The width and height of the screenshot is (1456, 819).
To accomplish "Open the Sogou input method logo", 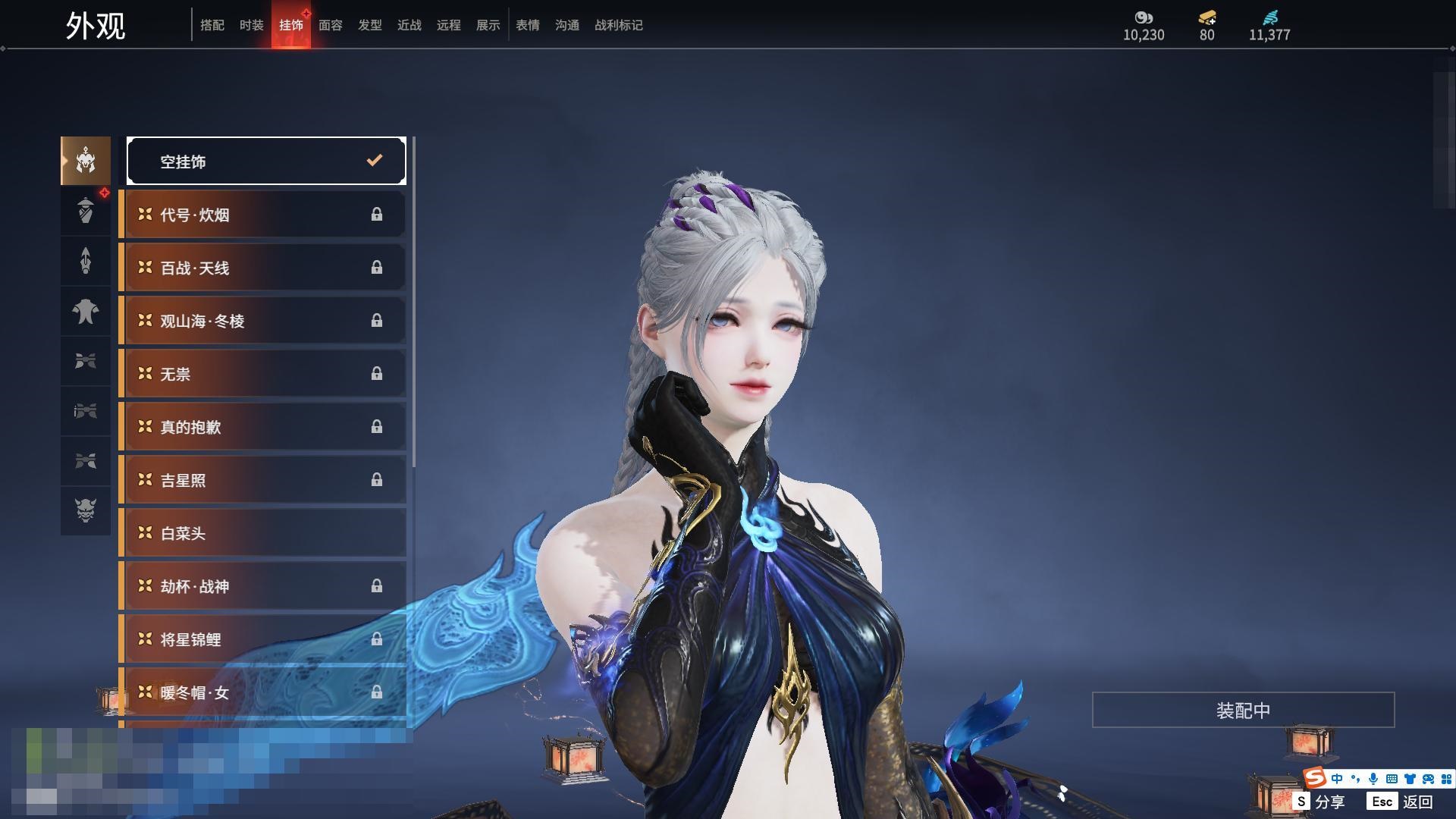I will pos(1314,778).
